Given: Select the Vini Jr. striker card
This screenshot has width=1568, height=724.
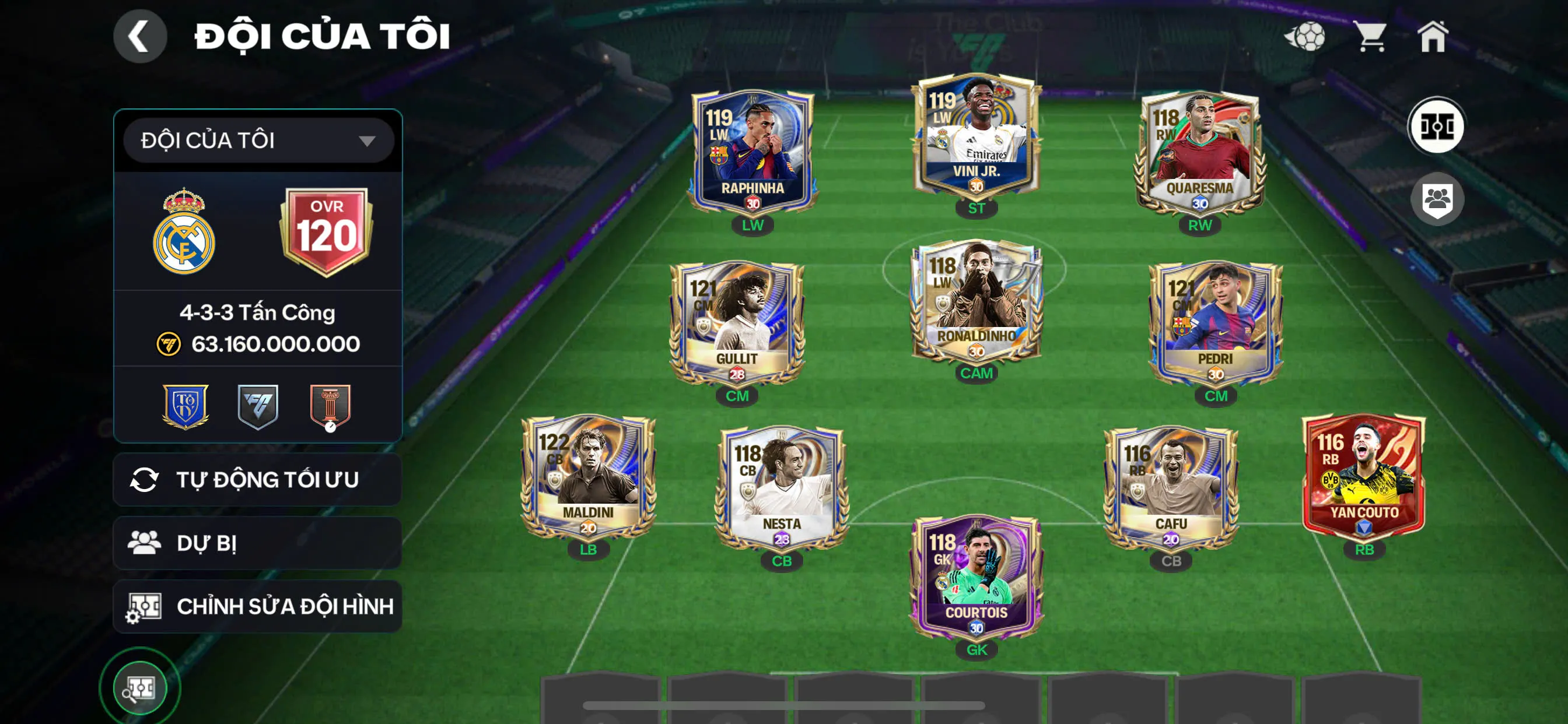Looking at the screenshot, I should pyautogui.click(x=976, y=137).
